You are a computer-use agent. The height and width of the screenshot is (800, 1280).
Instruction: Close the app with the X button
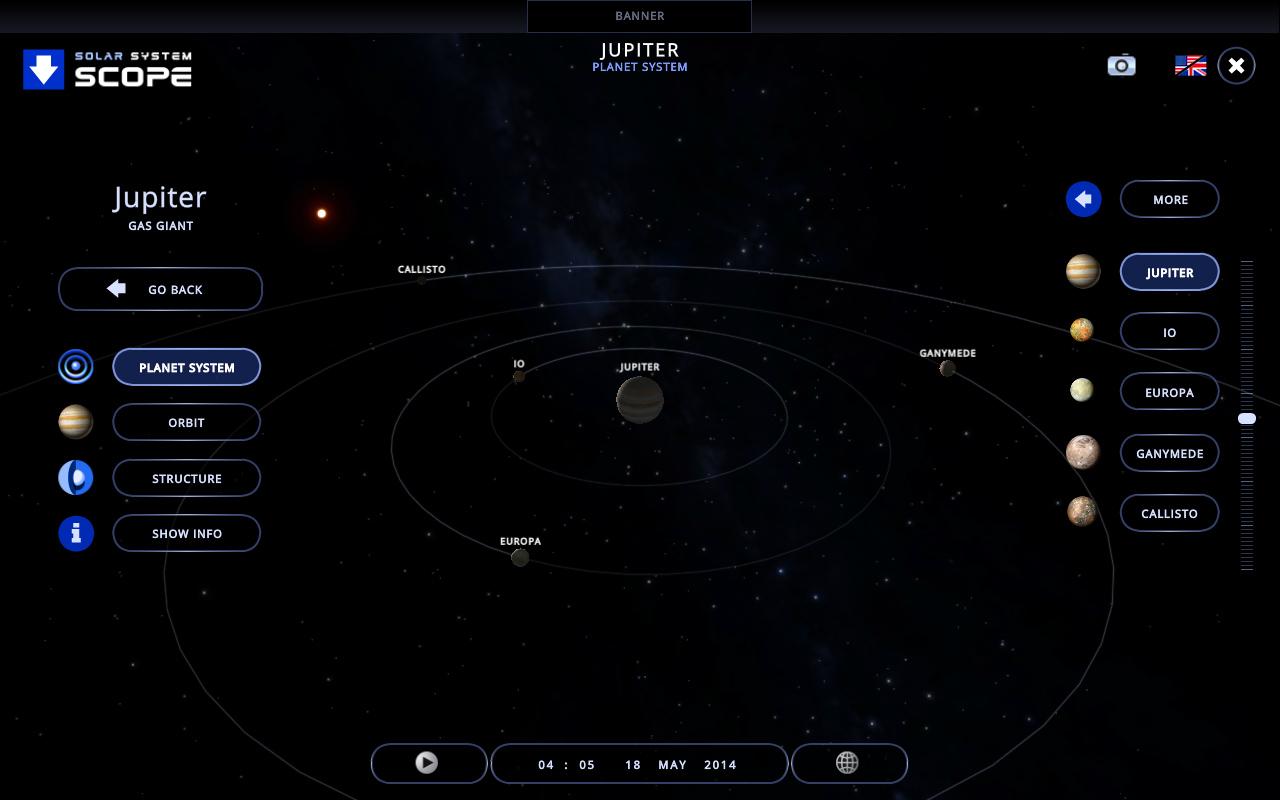coord(1236,66)
